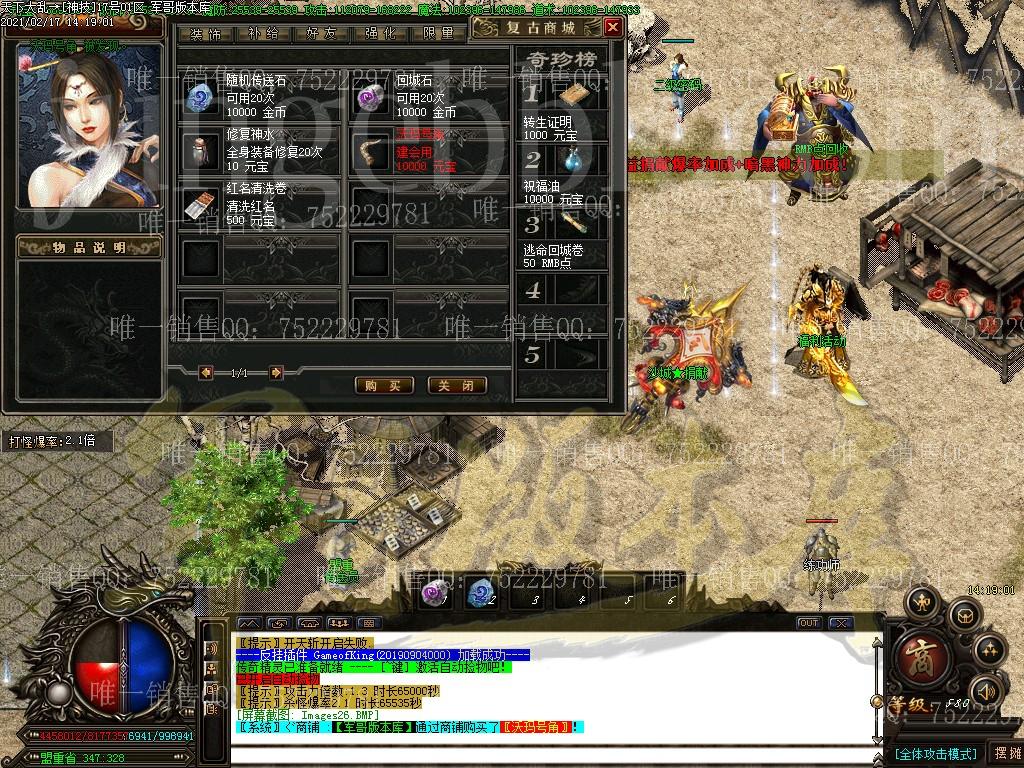Select the 随机传送石 shop item
This screenshot has width=1024, height=768.
[x=201, y=97]
